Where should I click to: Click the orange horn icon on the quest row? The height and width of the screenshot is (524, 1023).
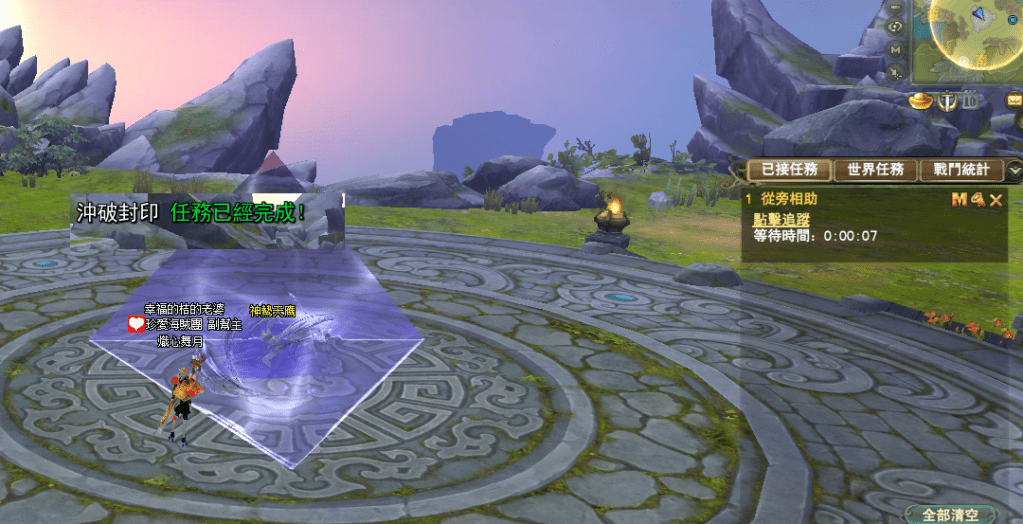pyautogui.click(x=977, y=200)
